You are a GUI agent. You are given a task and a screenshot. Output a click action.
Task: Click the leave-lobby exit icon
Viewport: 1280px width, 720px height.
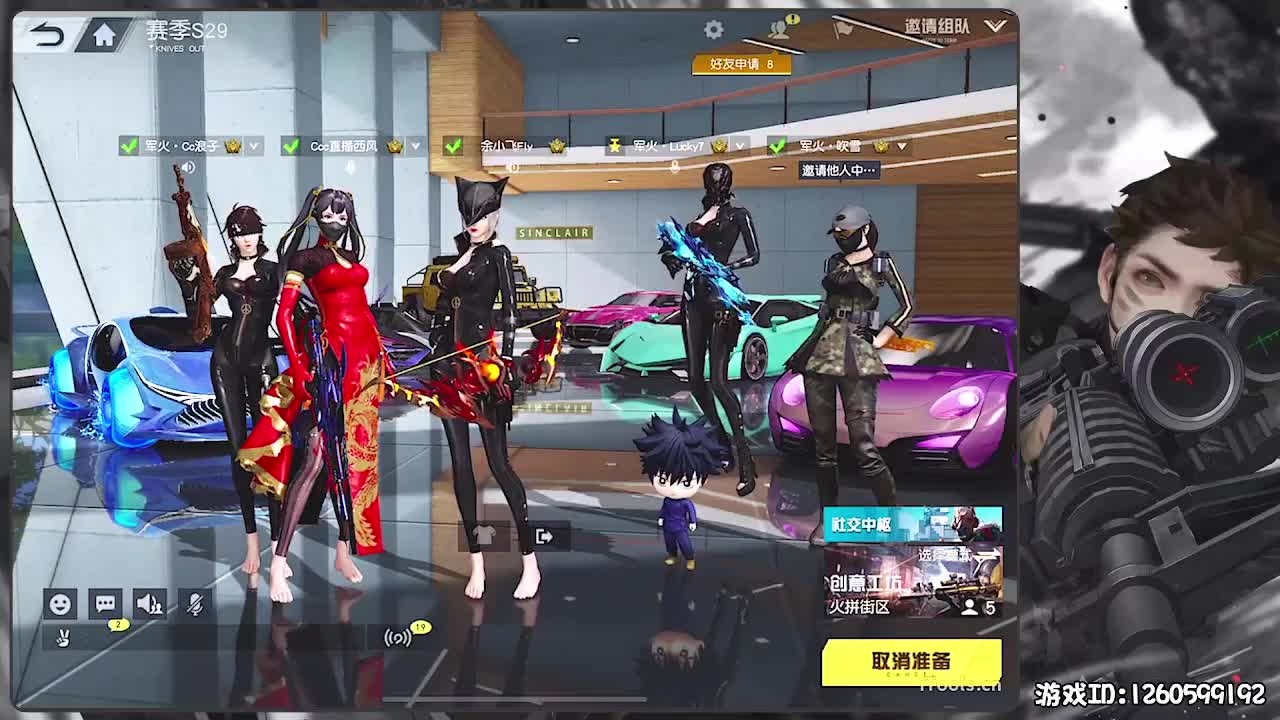click(543, 536)
